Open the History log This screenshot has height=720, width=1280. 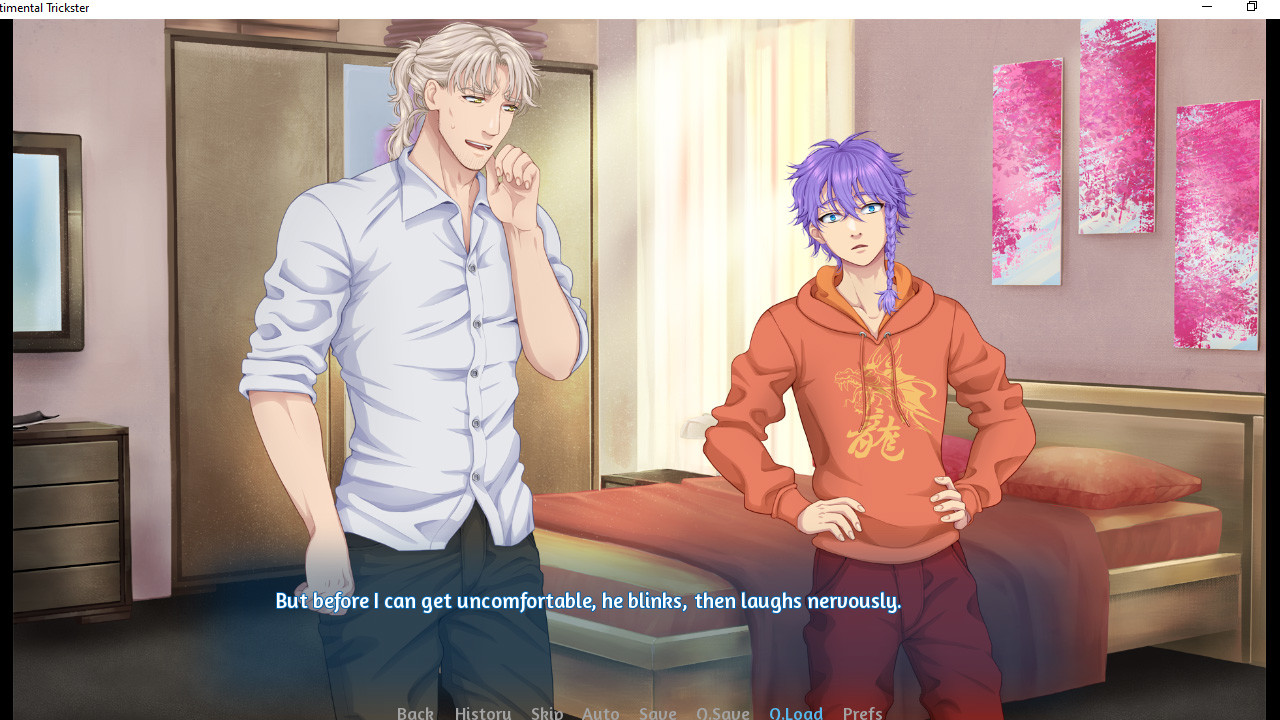(482, 712)
